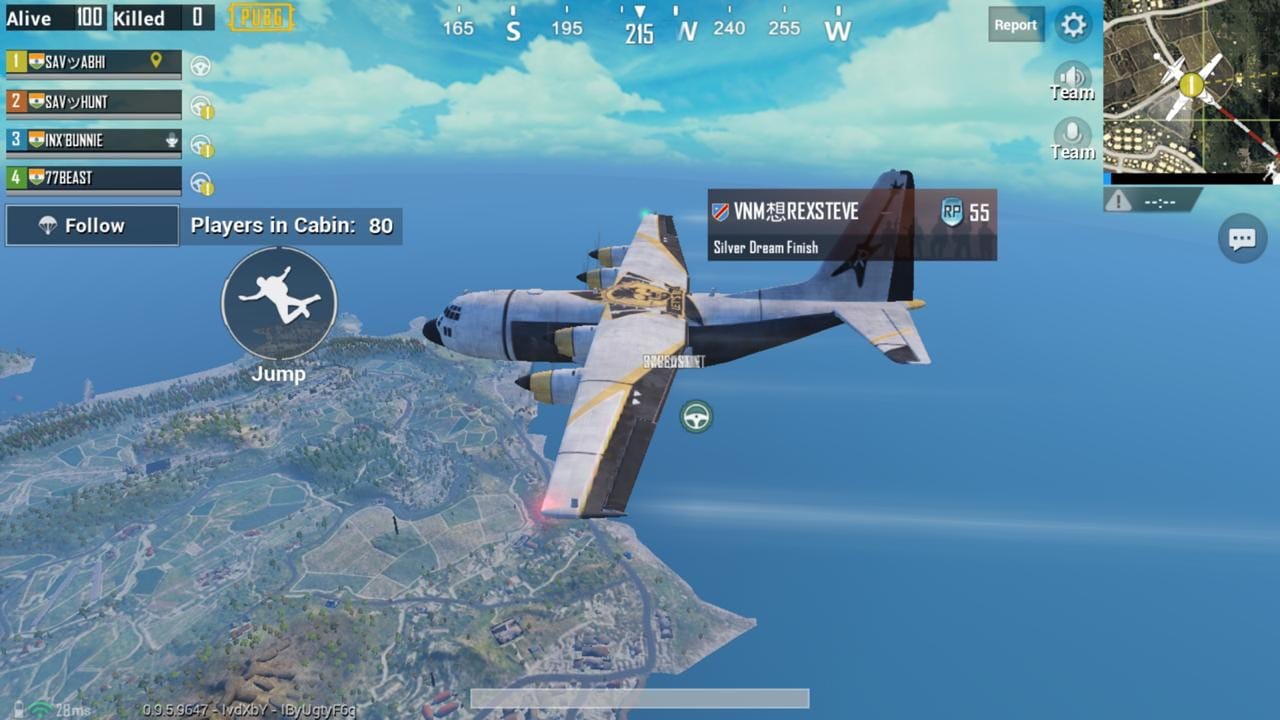Screen dimensions: 1280x720
Task: Pick teammate 77BEAST in team list
Action: point(94,178)
